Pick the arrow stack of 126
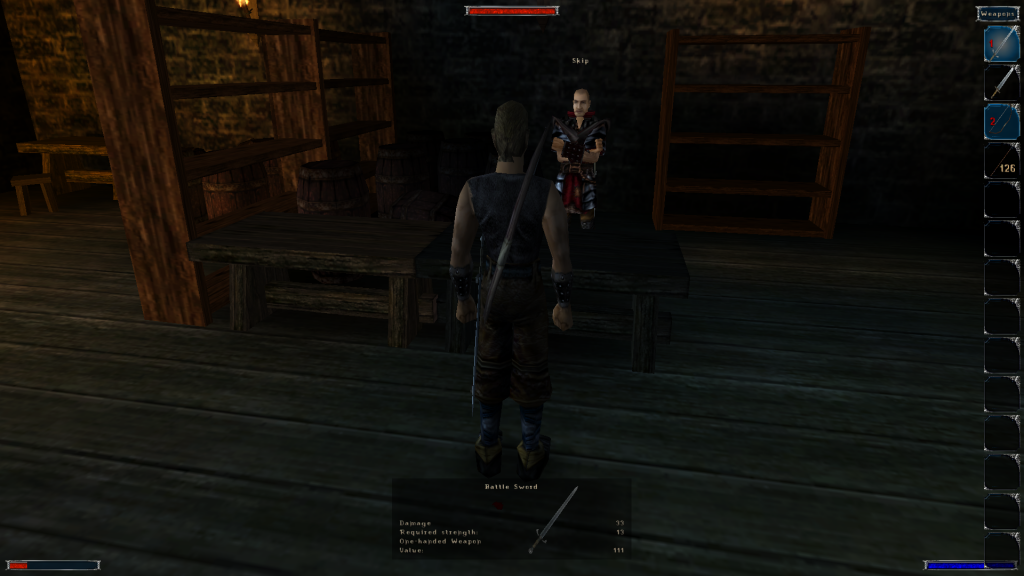This screenshot has width=1024, height=576. [1001, 160]
